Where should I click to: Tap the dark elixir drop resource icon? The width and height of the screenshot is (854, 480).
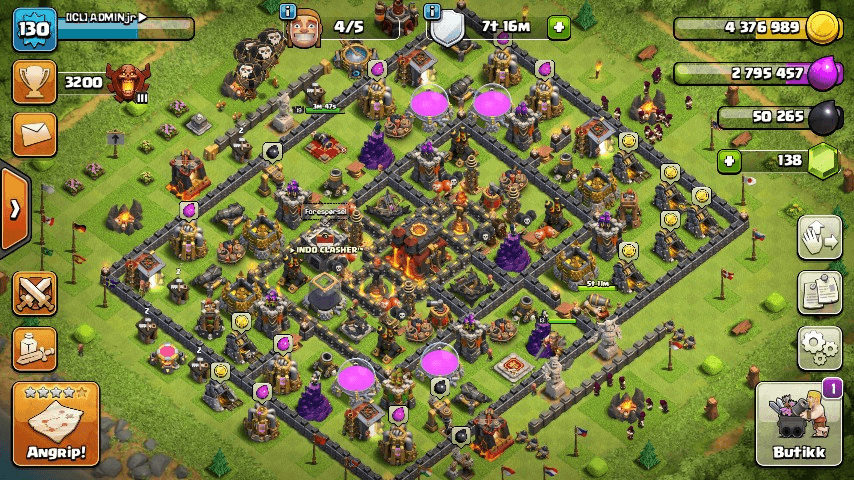point(822,118)
